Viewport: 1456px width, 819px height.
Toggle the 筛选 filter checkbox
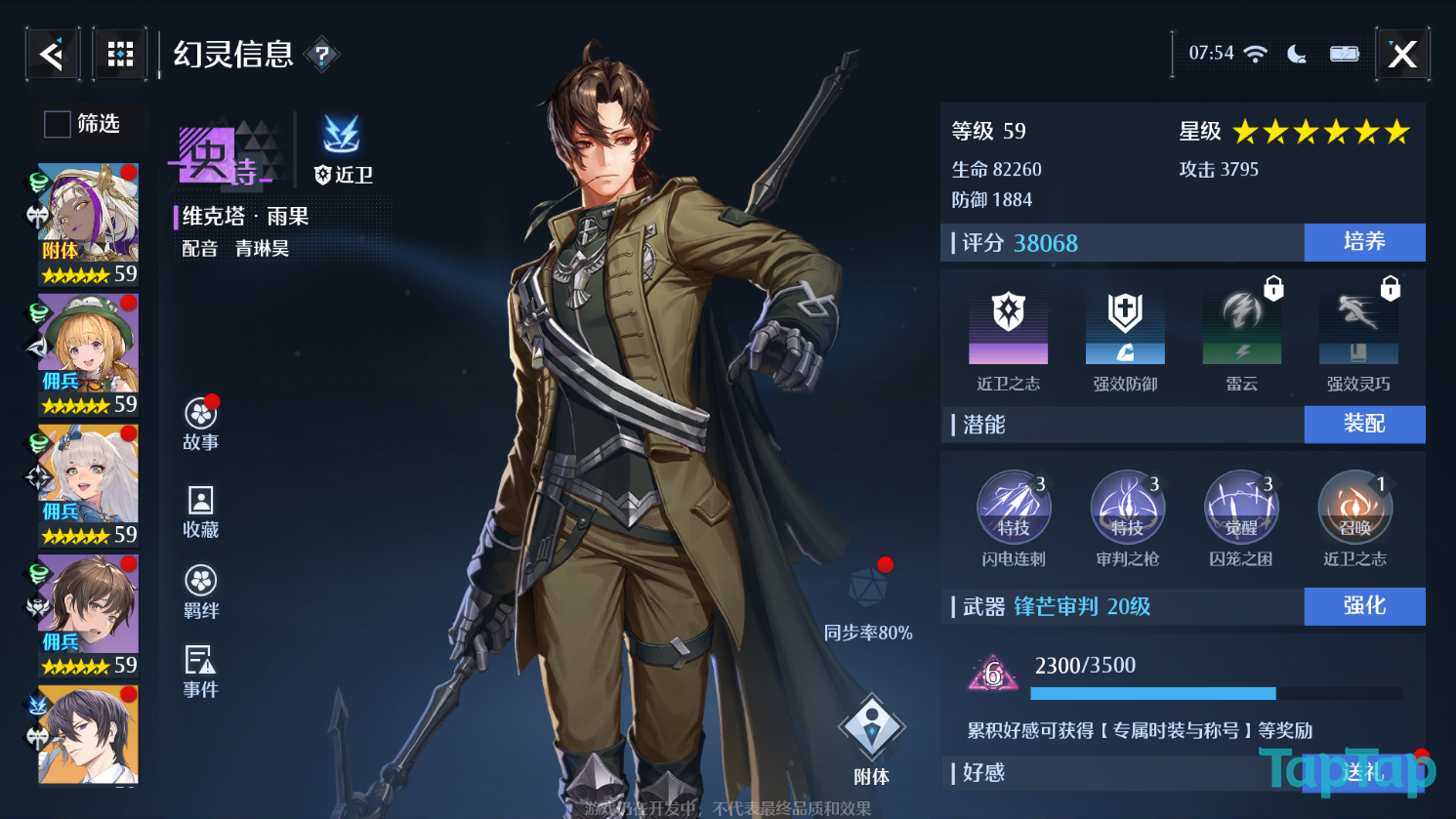58,124
